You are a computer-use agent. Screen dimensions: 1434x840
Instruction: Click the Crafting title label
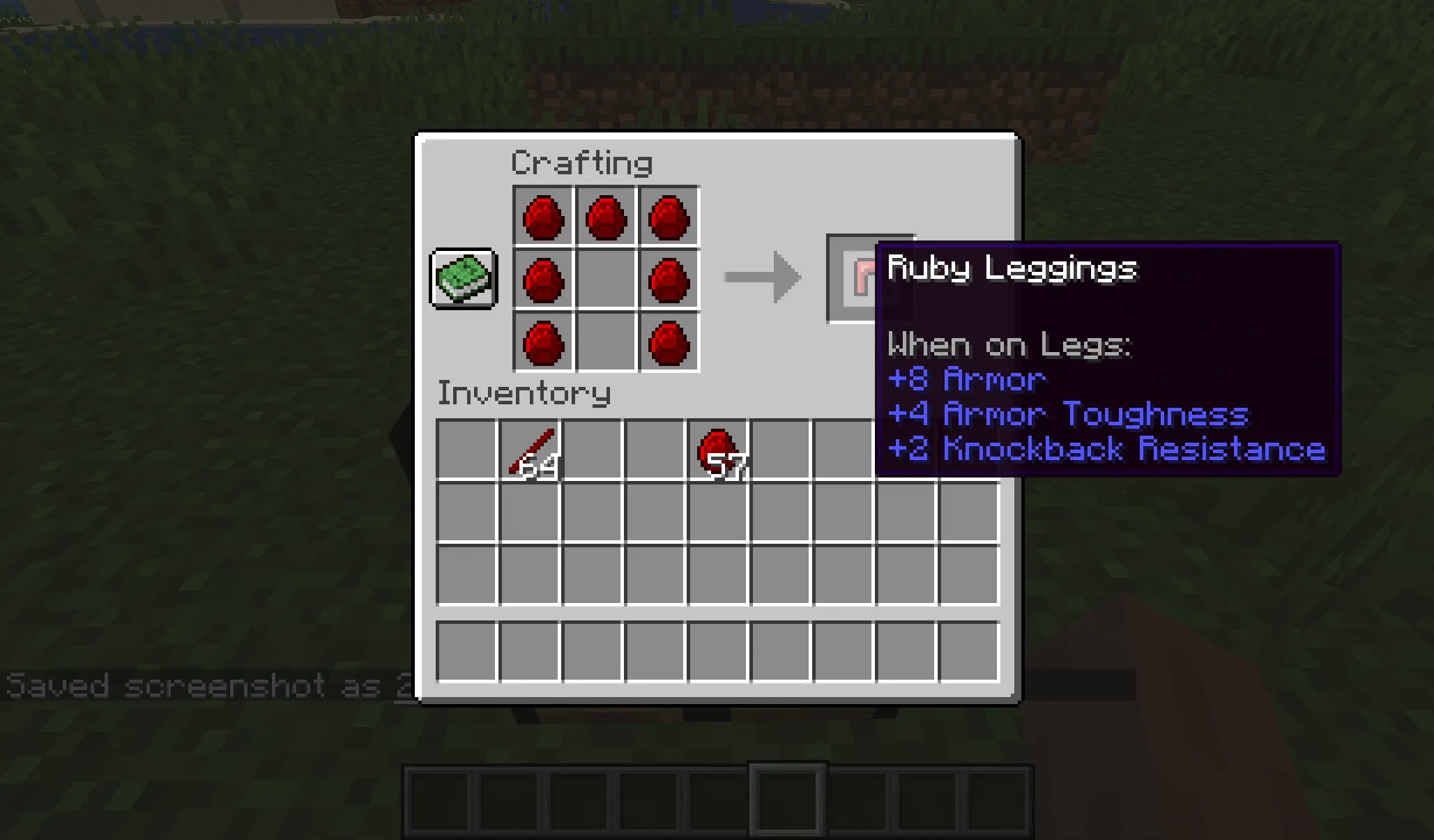[581, 162]
